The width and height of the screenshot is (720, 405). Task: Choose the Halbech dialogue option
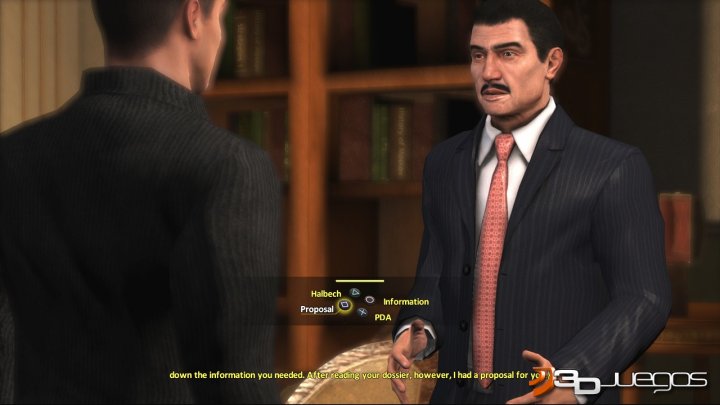(327, 293)
